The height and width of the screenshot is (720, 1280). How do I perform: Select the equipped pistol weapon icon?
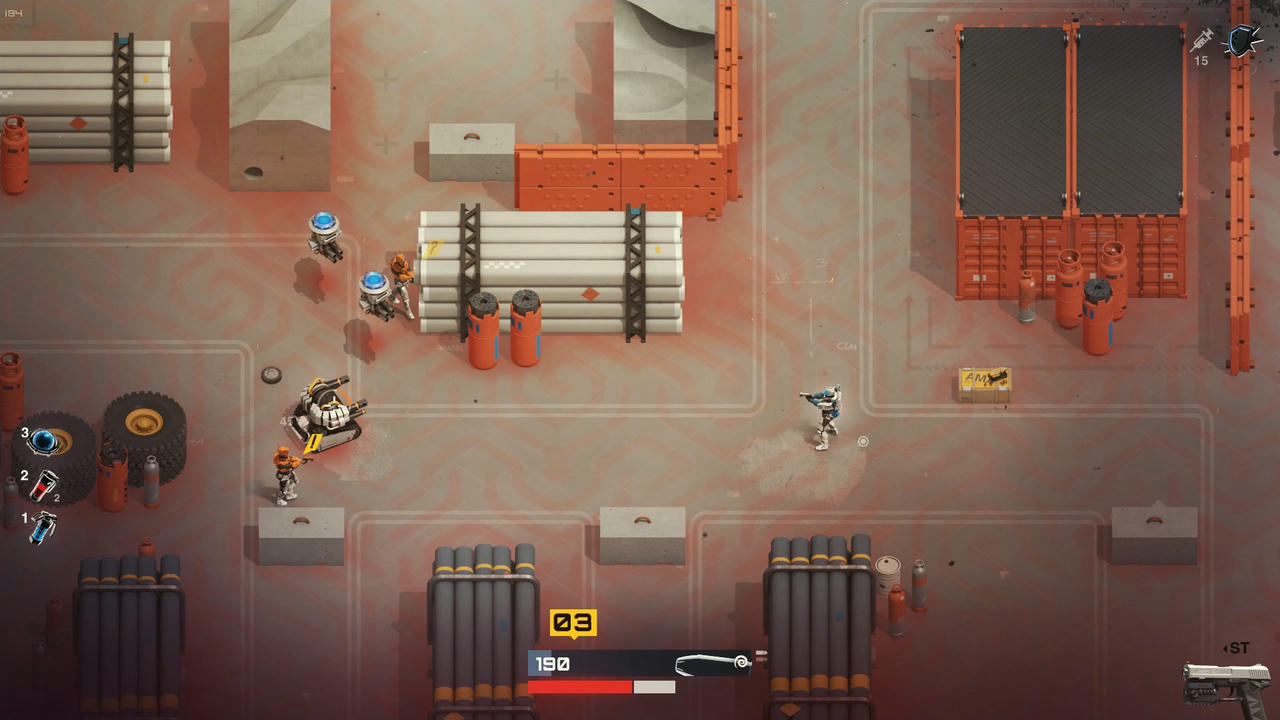pyautogui.click(x=1226, y=685)
